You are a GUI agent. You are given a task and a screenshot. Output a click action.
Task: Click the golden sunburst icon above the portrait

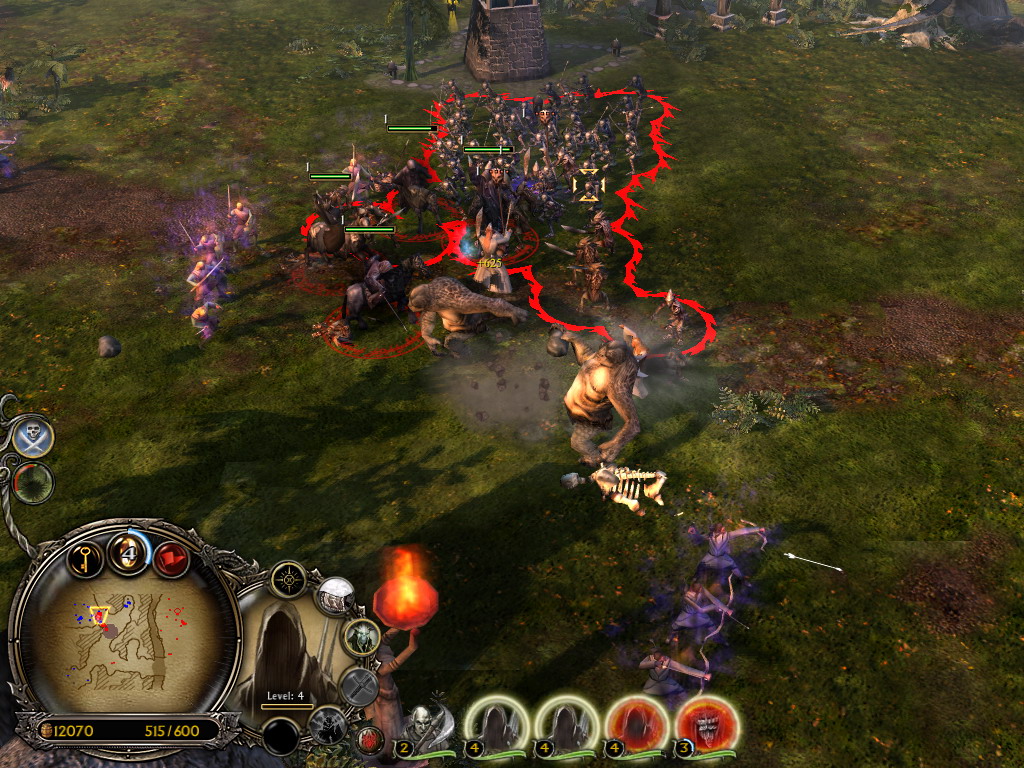click(x=288, y=578)
